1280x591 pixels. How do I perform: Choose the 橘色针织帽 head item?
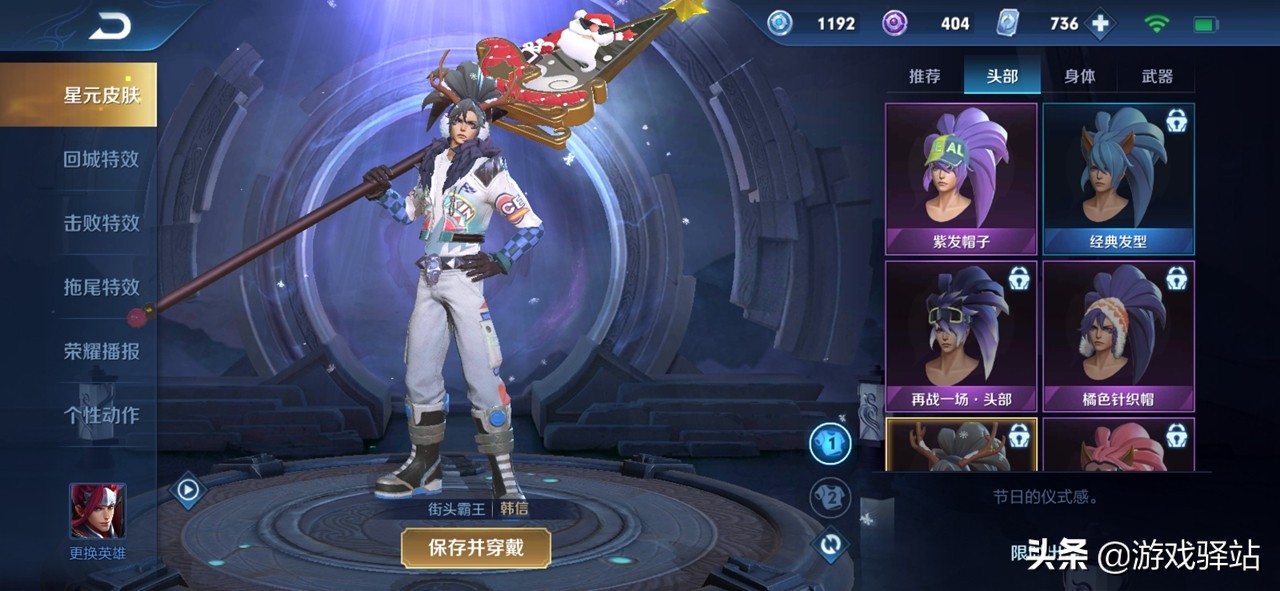[1118, 336]
